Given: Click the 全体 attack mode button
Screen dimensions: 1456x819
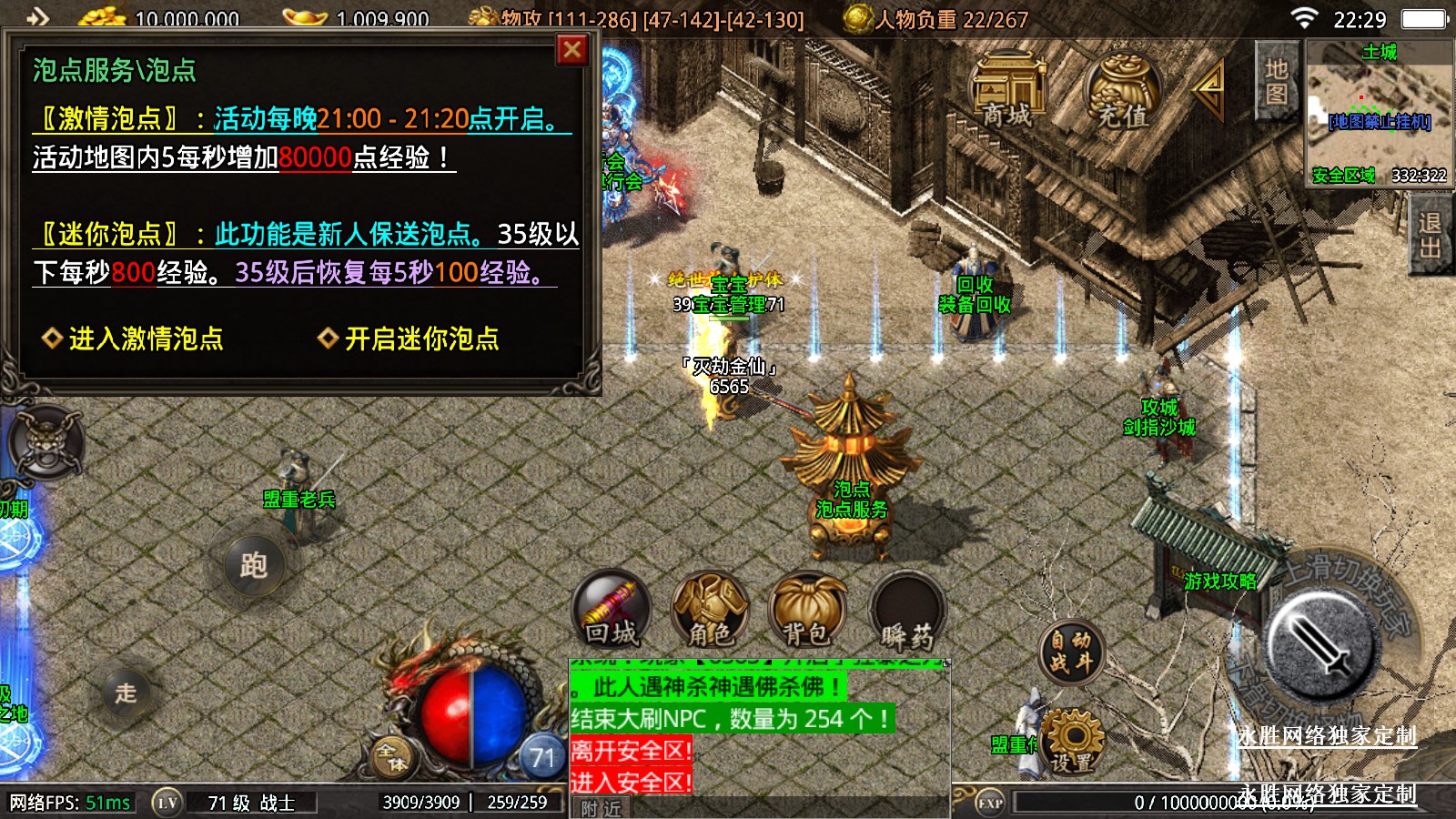Looking at the screenshot, I should tap(392, 756).
